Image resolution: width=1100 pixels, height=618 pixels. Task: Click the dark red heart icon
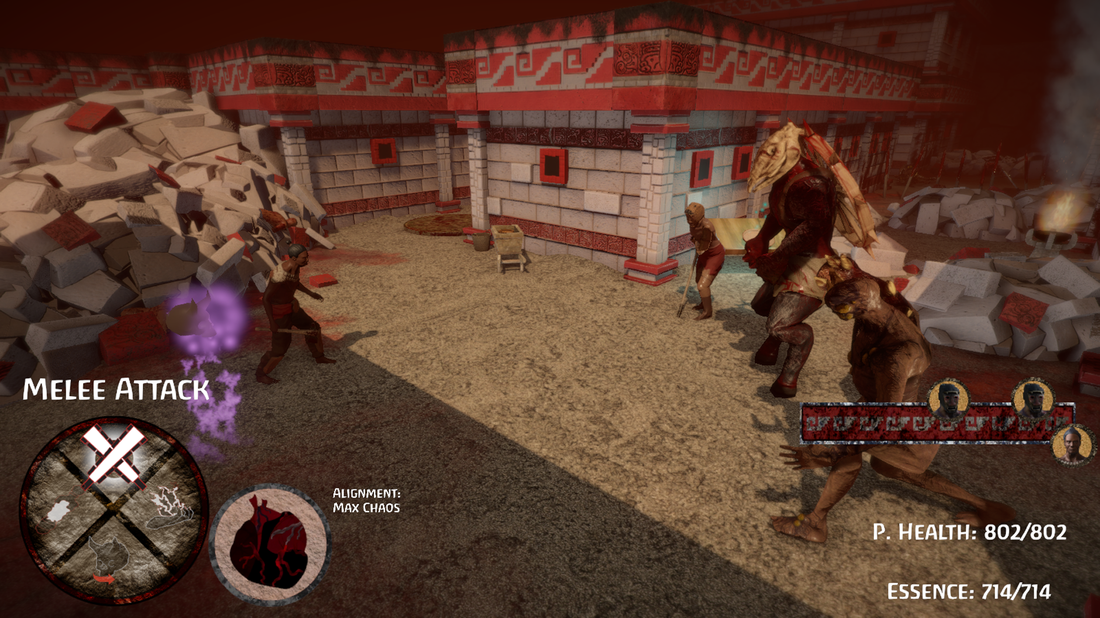pos(268,544)
